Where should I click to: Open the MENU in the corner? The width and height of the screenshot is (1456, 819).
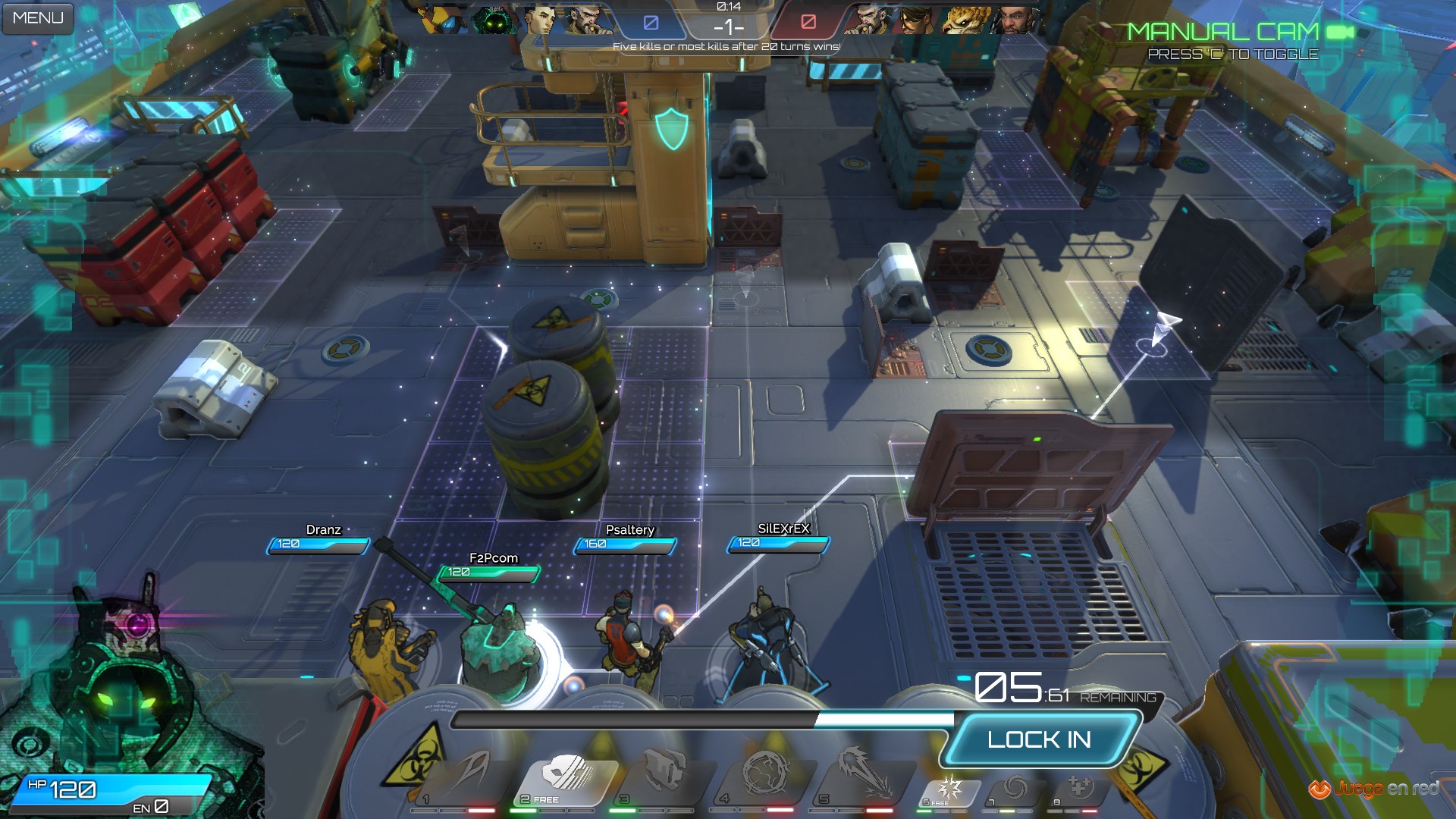[38, 18]
